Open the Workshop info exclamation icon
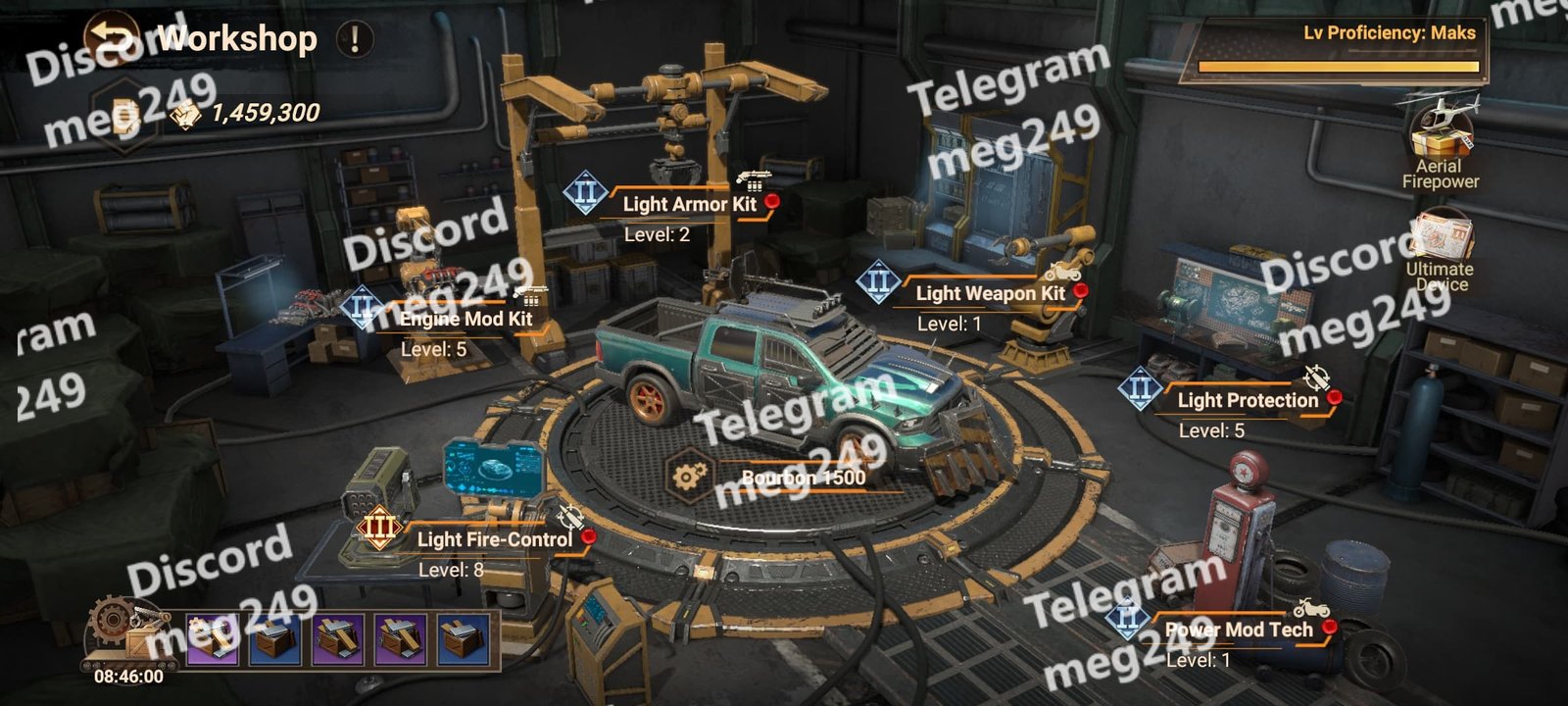The height and width of the screenshot is (706, 1568). coord(354,39)
